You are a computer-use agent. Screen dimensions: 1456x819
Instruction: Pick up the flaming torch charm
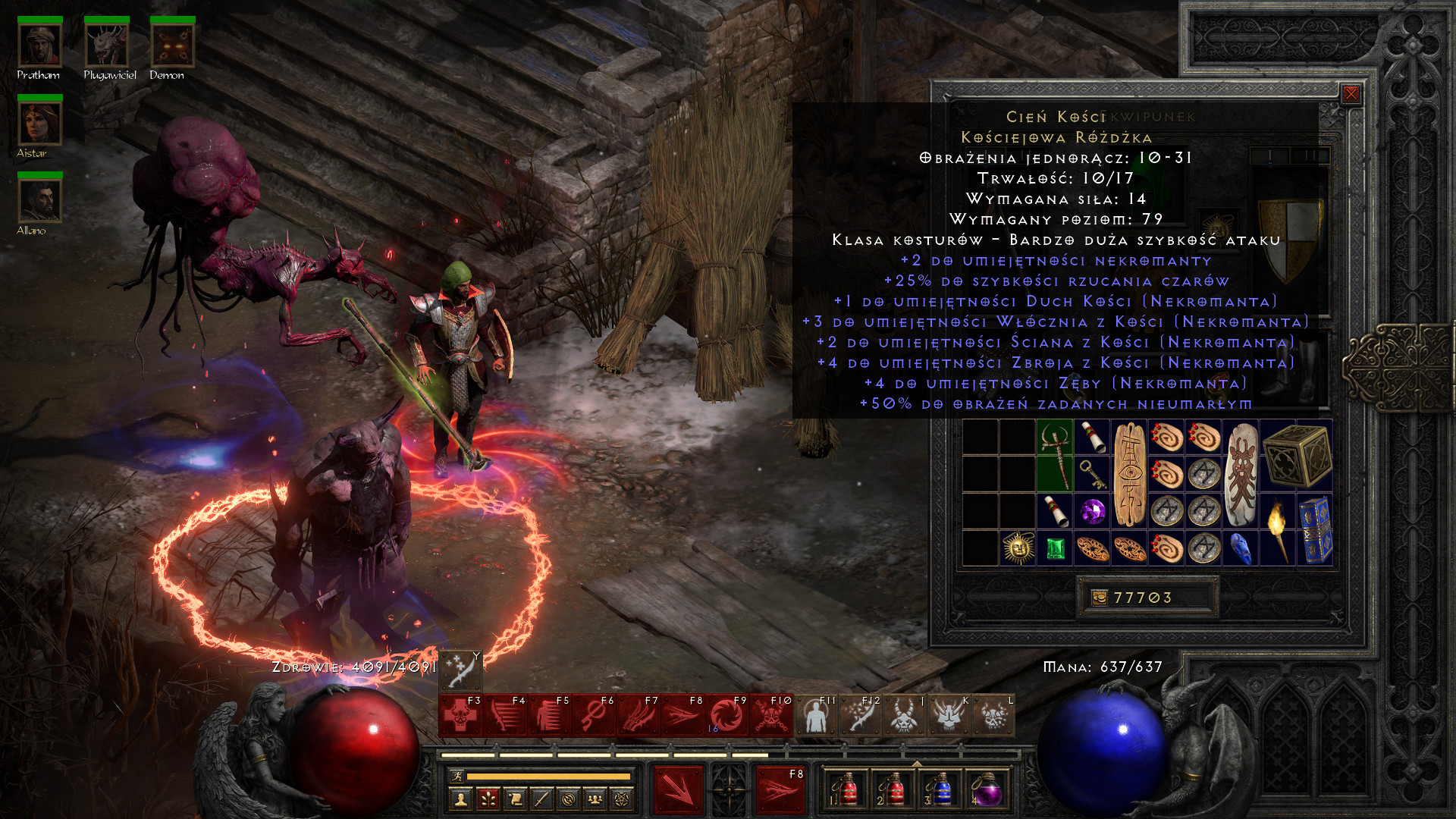click(x=1278, y=529)
